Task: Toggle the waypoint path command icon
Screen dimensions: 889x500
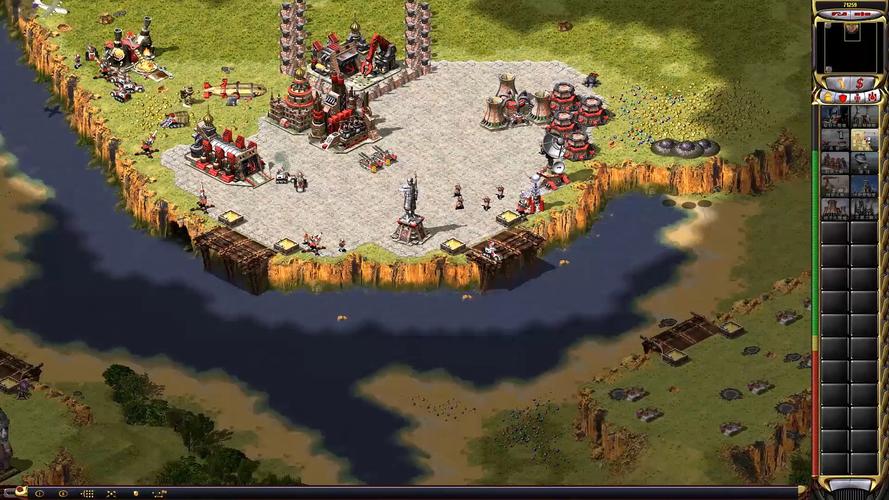Action: (x=158, y=493)
